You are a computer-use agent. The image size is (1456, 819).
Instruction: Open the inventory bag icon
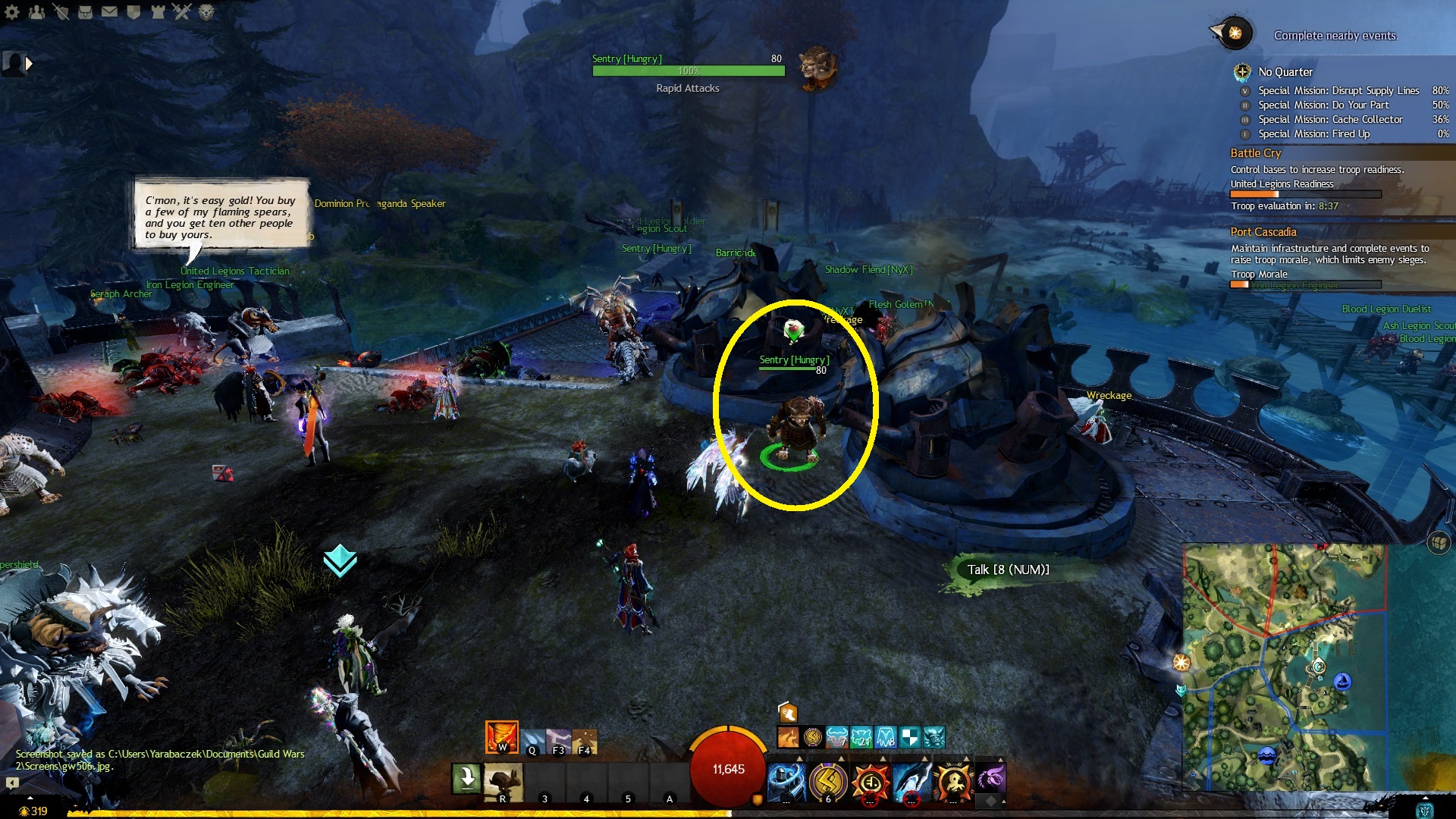85,11
